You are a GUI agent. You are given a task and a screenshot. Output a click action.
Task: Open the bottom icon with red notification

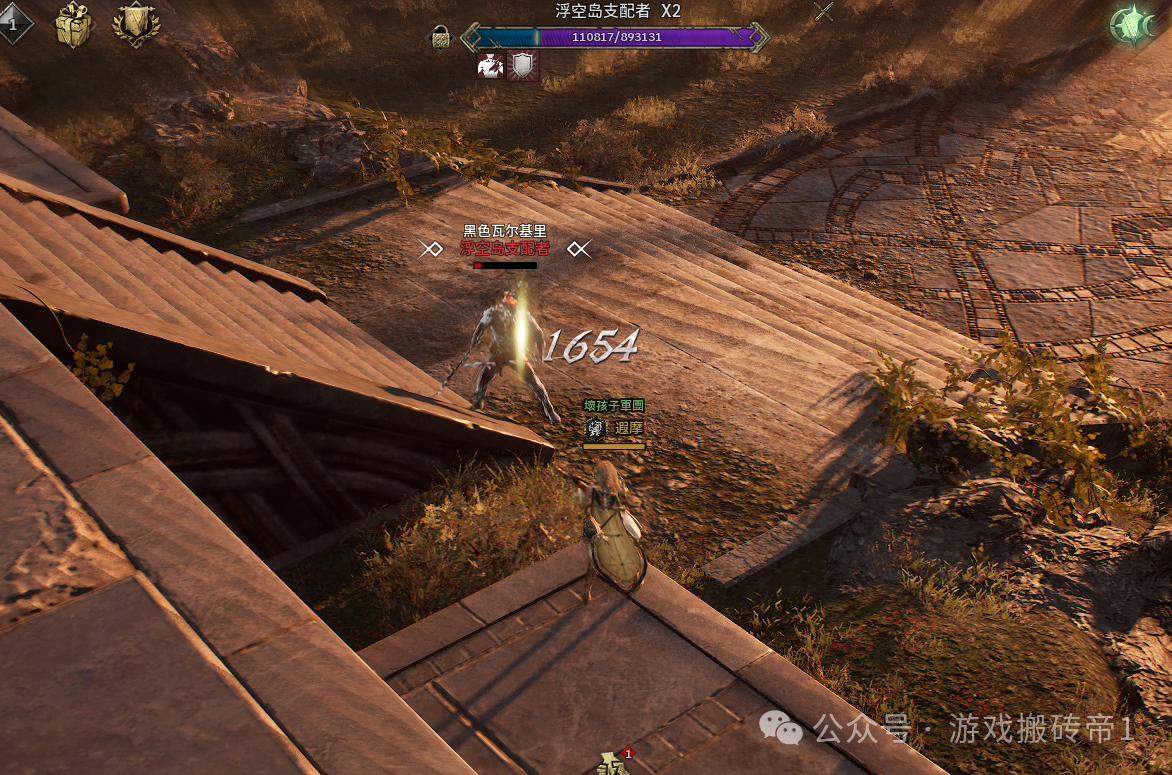coord(612,765)
